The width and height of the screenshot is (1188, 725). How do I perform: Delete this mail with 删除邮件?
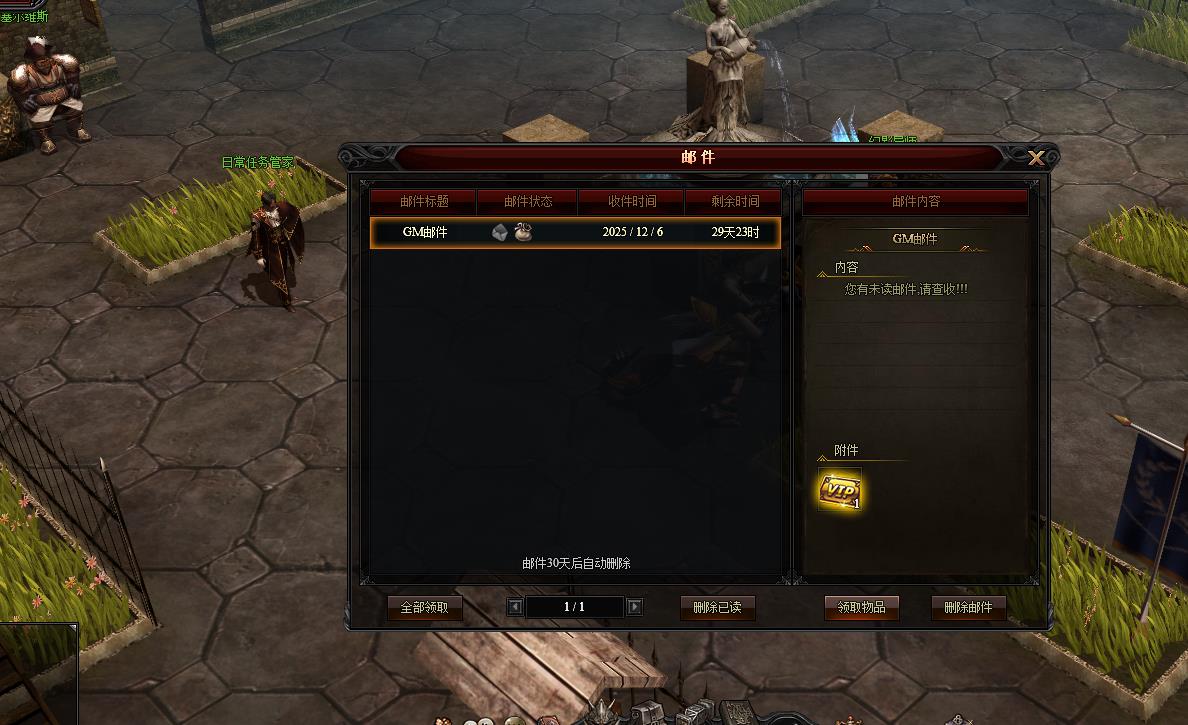968,607
